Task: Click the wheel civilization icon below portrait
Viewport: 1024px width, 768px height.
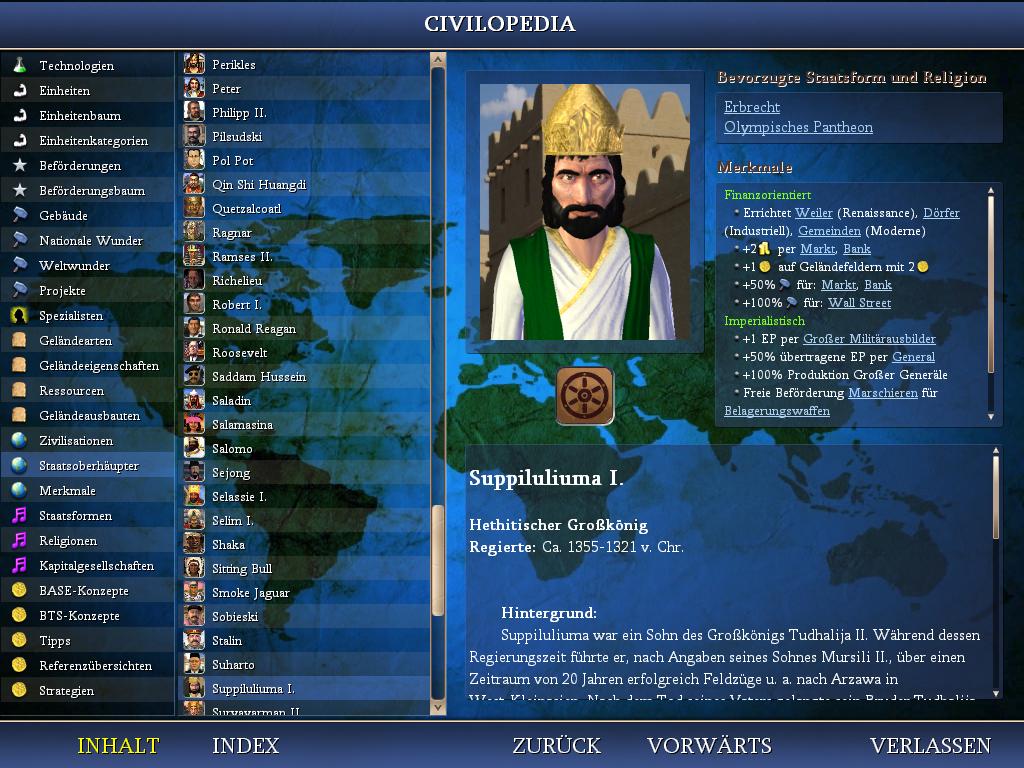Action: click(585, 396)
